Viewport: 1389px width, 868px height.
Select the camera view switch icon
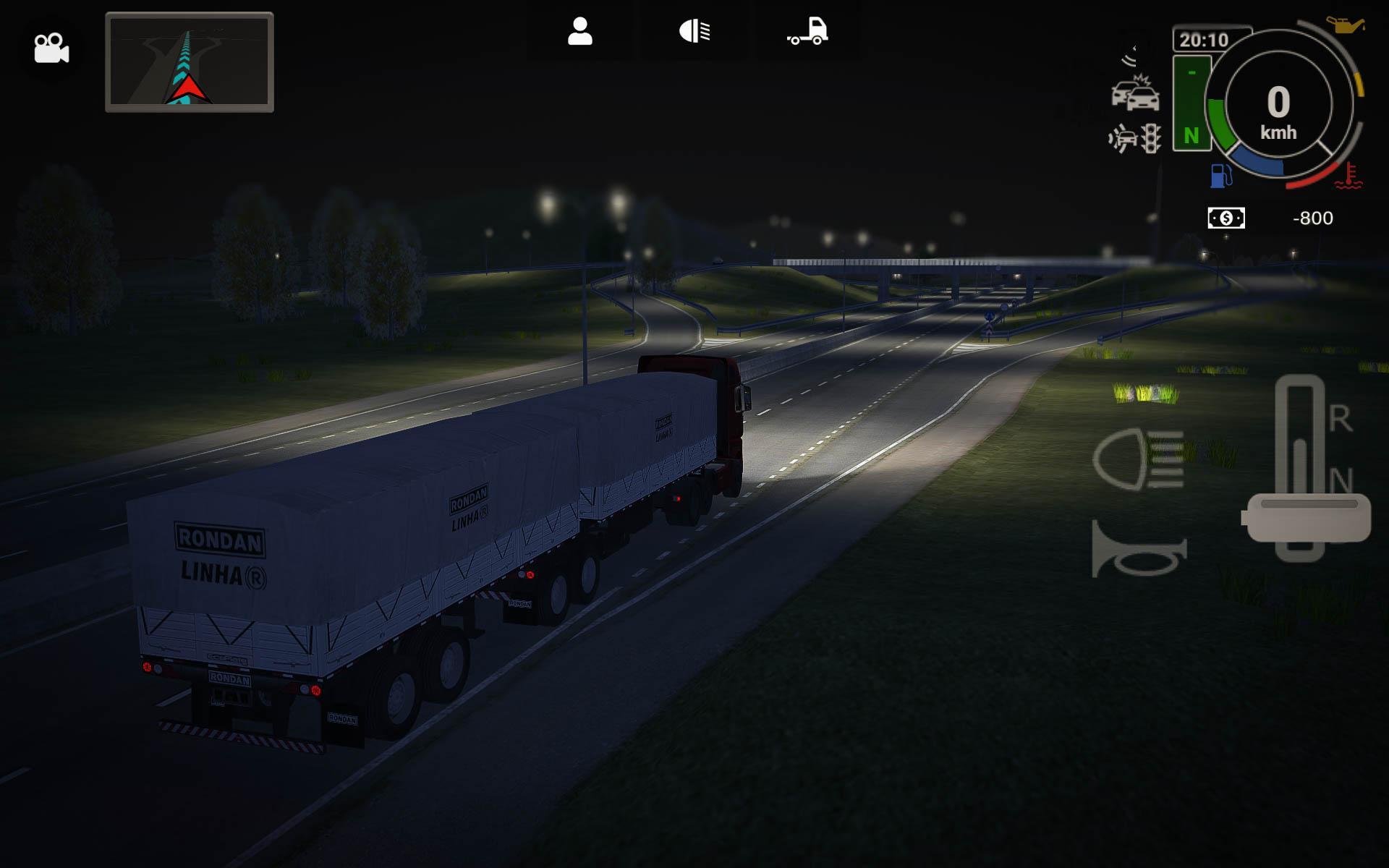(x=51, y=47)
